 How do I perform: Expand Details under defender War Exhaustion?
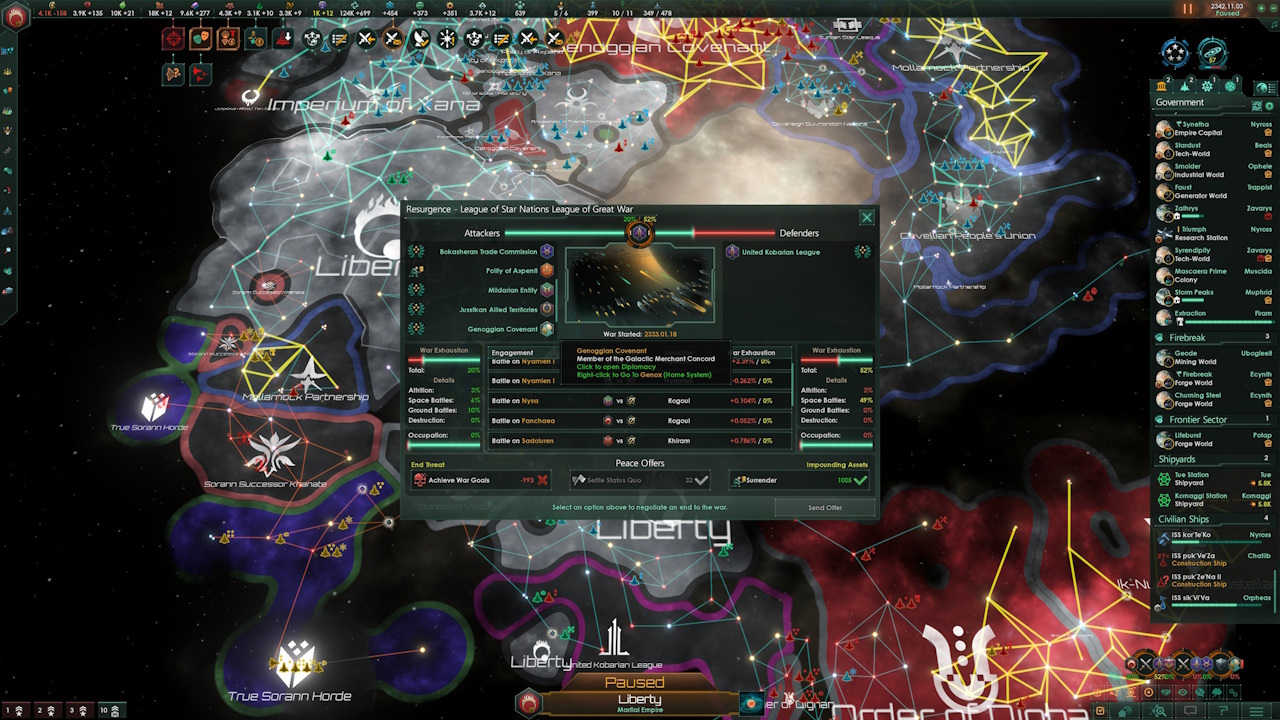pyautogui.click(x=837, y=380)
